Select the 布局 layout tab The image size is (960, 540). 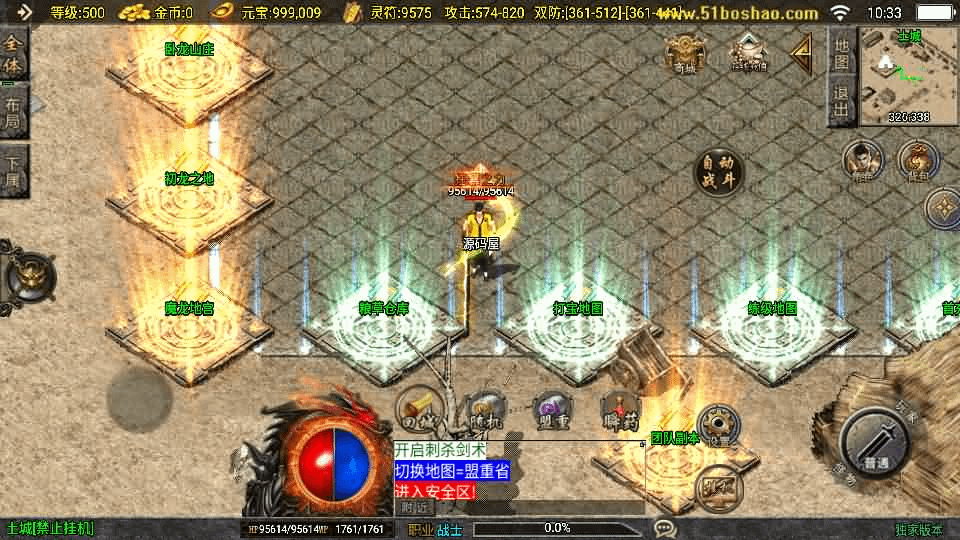pos(13,113)
